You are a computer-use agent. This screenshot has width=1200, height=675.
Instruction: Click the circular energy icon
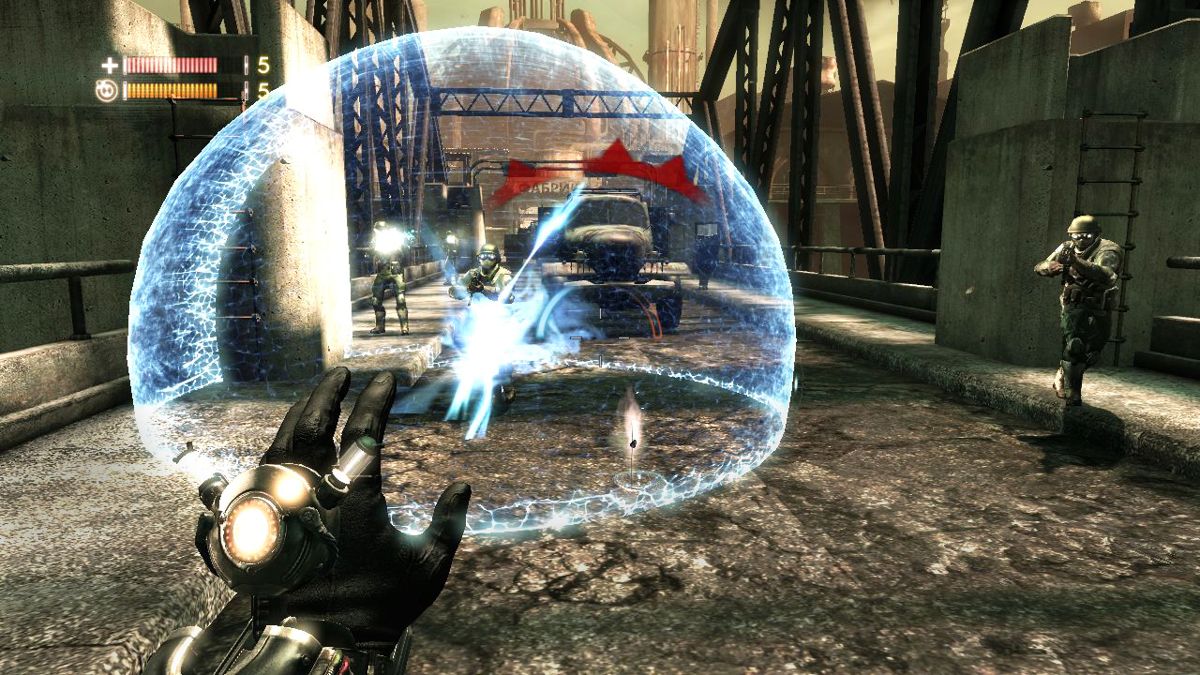[x=109, y=91]
